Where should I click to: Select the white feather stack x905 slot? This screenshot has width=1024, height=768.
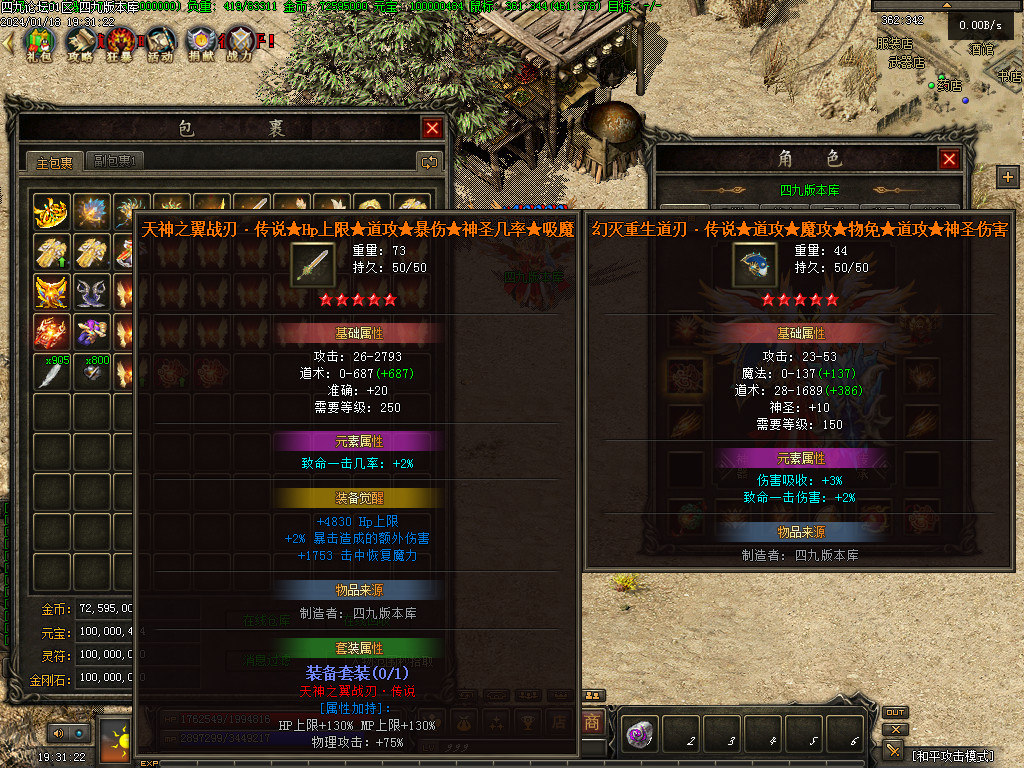click(52, 371)
